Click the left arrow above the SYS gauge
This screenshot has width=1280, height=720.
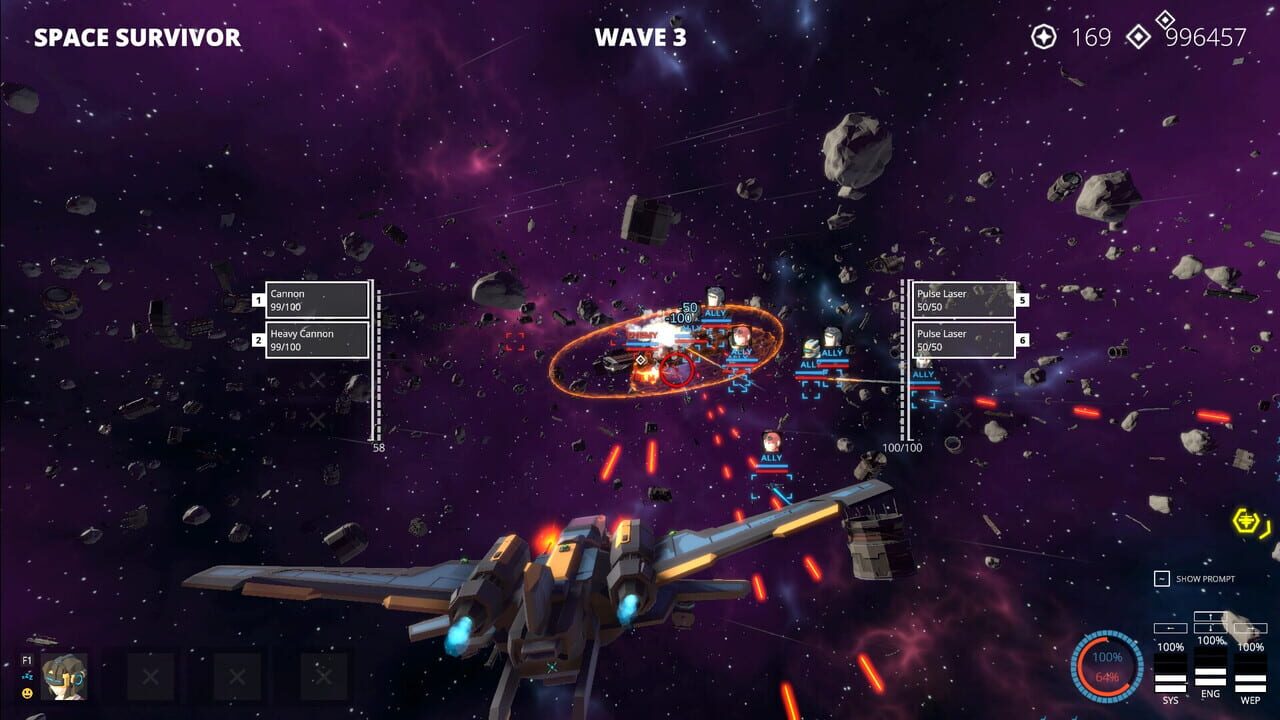coord(1170,628)
